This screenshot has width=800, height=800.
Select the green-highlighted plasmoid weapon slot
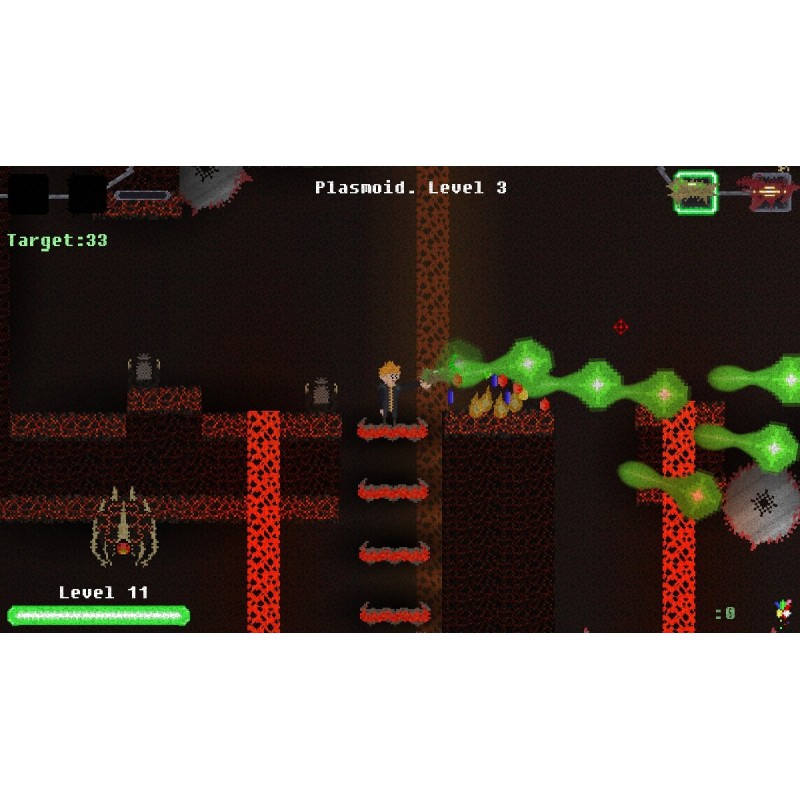694,190
